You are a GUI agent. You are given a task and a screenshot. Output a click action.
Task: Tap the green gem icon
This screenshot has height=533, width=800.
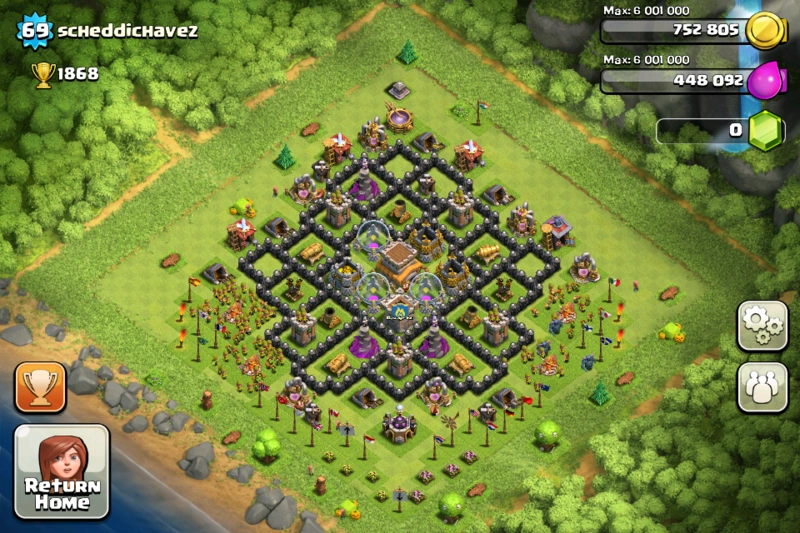point(767,132)
